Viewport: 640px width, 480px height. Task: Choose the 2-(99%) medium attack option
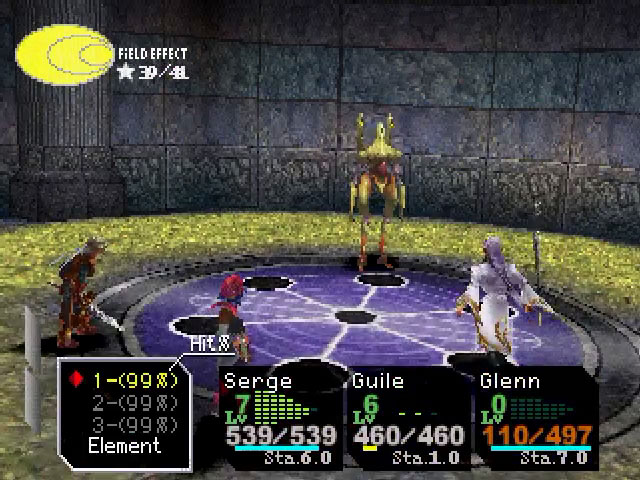coord(133,402)
